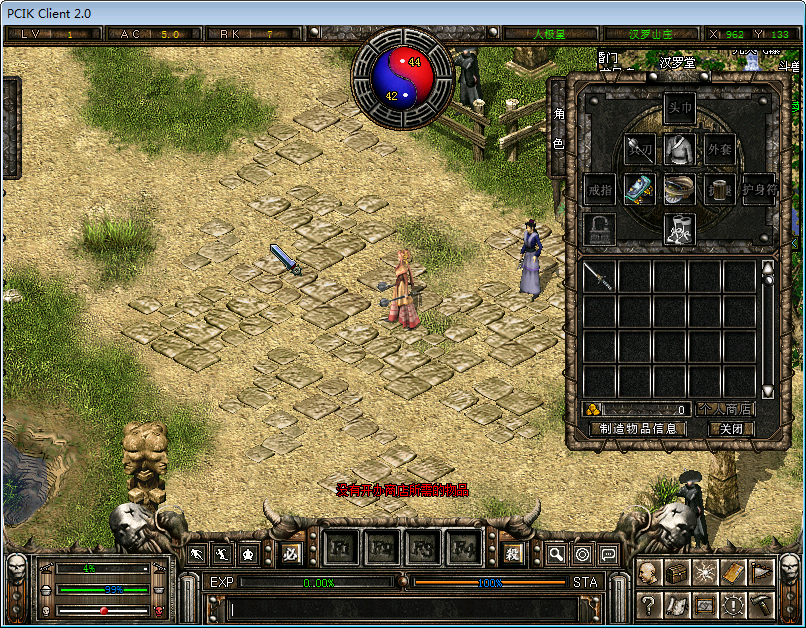This screenshot has width=806, height=628.
Task: Open the 个人商店 personal shop
Action: point(726,409)
